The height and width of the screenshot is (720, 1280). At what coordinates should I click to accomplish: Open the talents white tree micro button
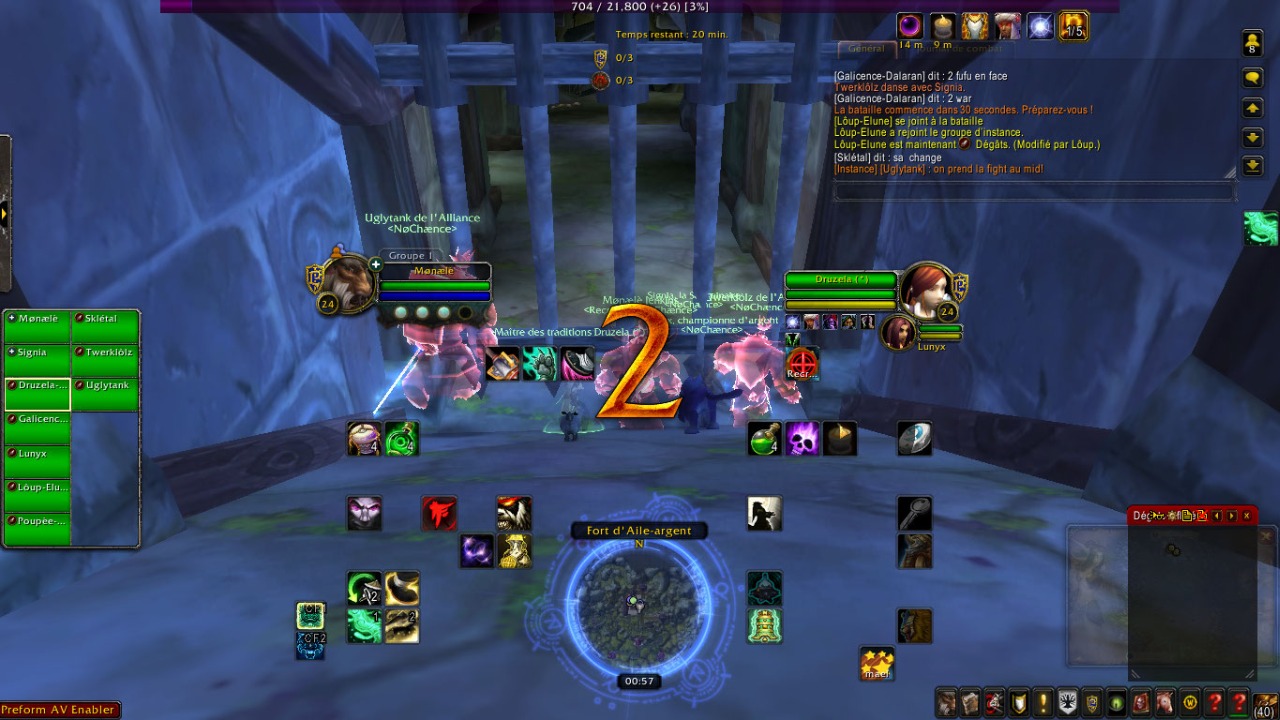tap(1067, 702)
